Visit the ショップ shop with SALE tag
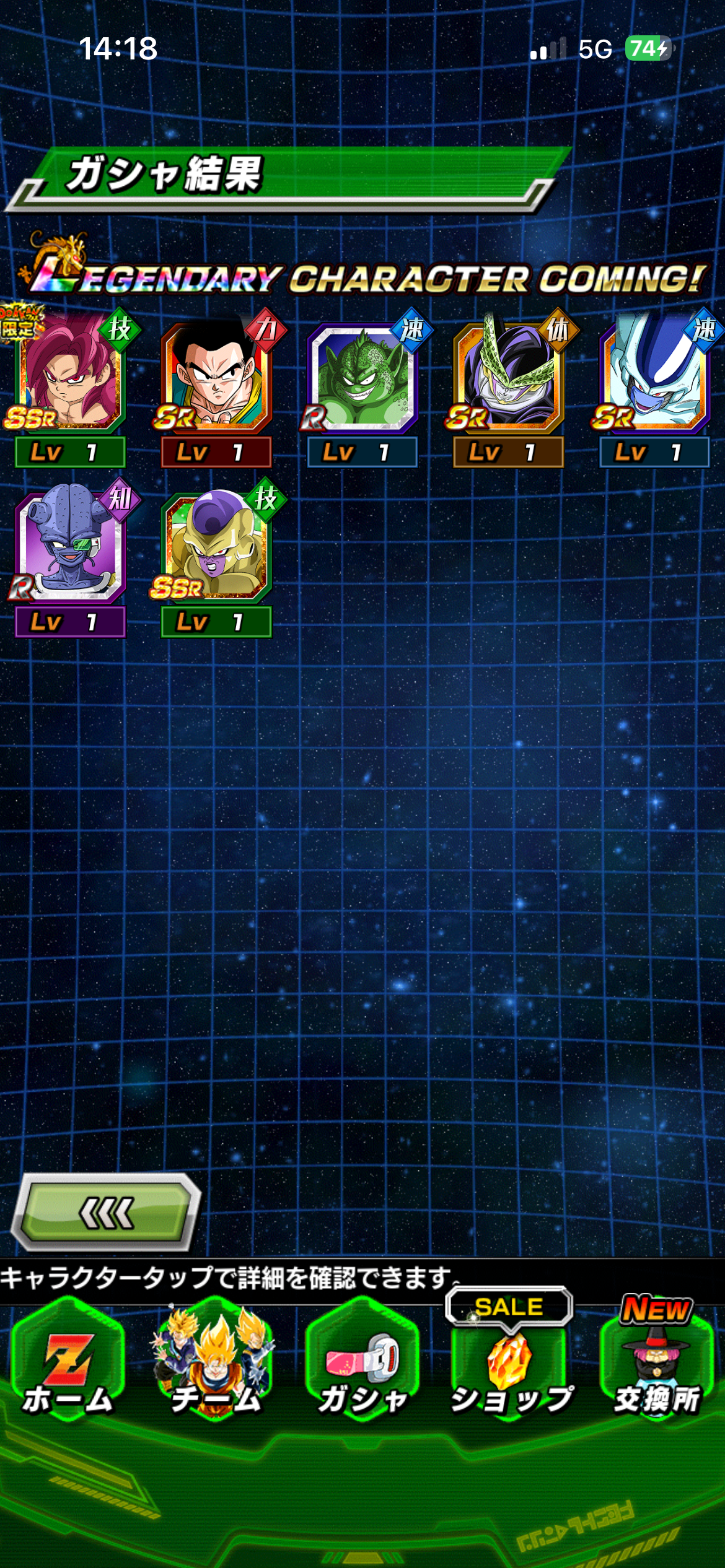The image size is (725, 1568). (x=509, y=1369)
